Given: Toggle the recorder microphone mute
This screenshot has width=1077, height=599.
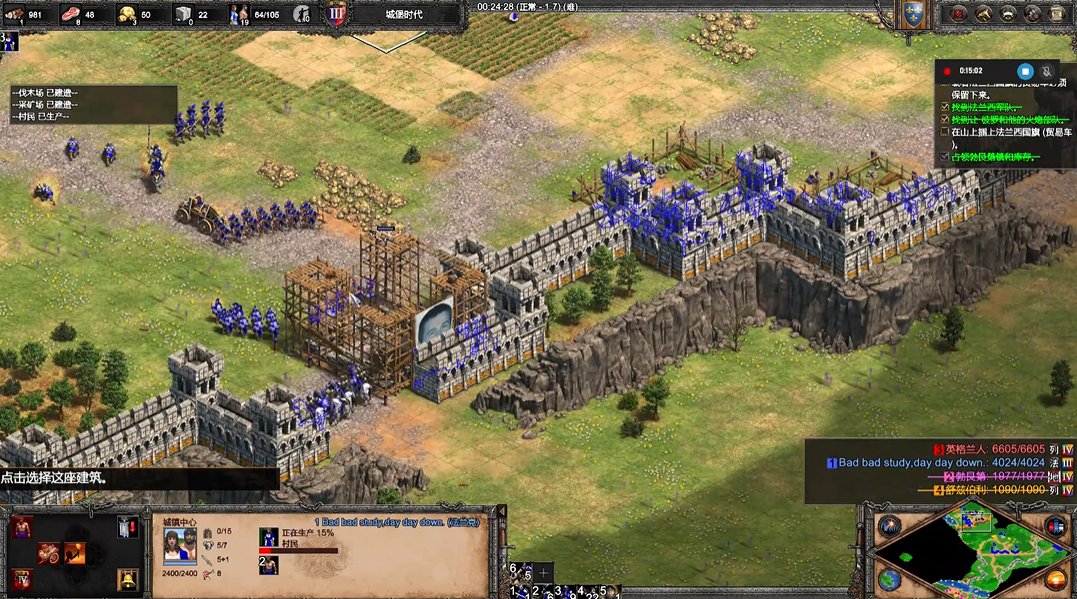Looking at the screenshot, I should [1047, 71].
